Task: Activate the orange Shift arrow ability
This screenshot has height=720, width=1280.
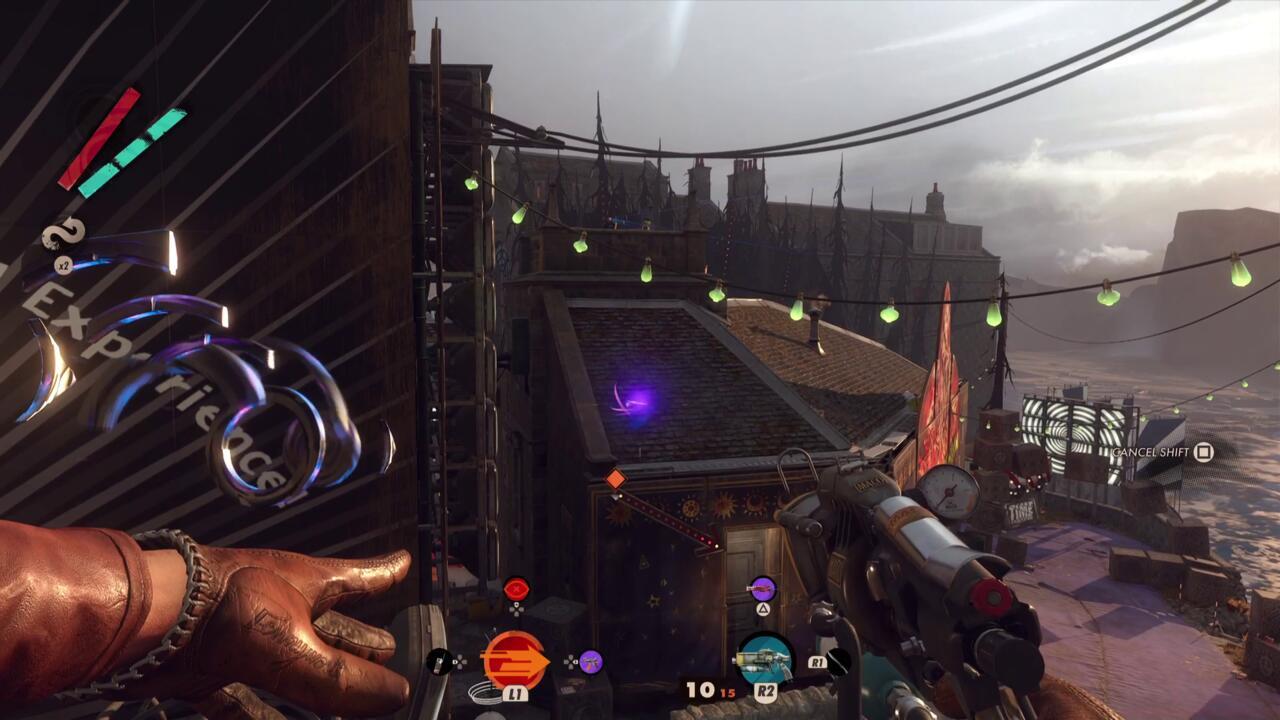Action: point(515,660)
